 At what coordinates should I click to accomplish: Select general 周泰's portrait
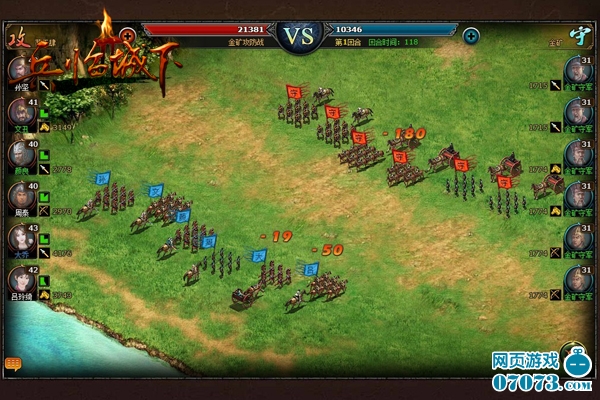click(x=19, y=196)
